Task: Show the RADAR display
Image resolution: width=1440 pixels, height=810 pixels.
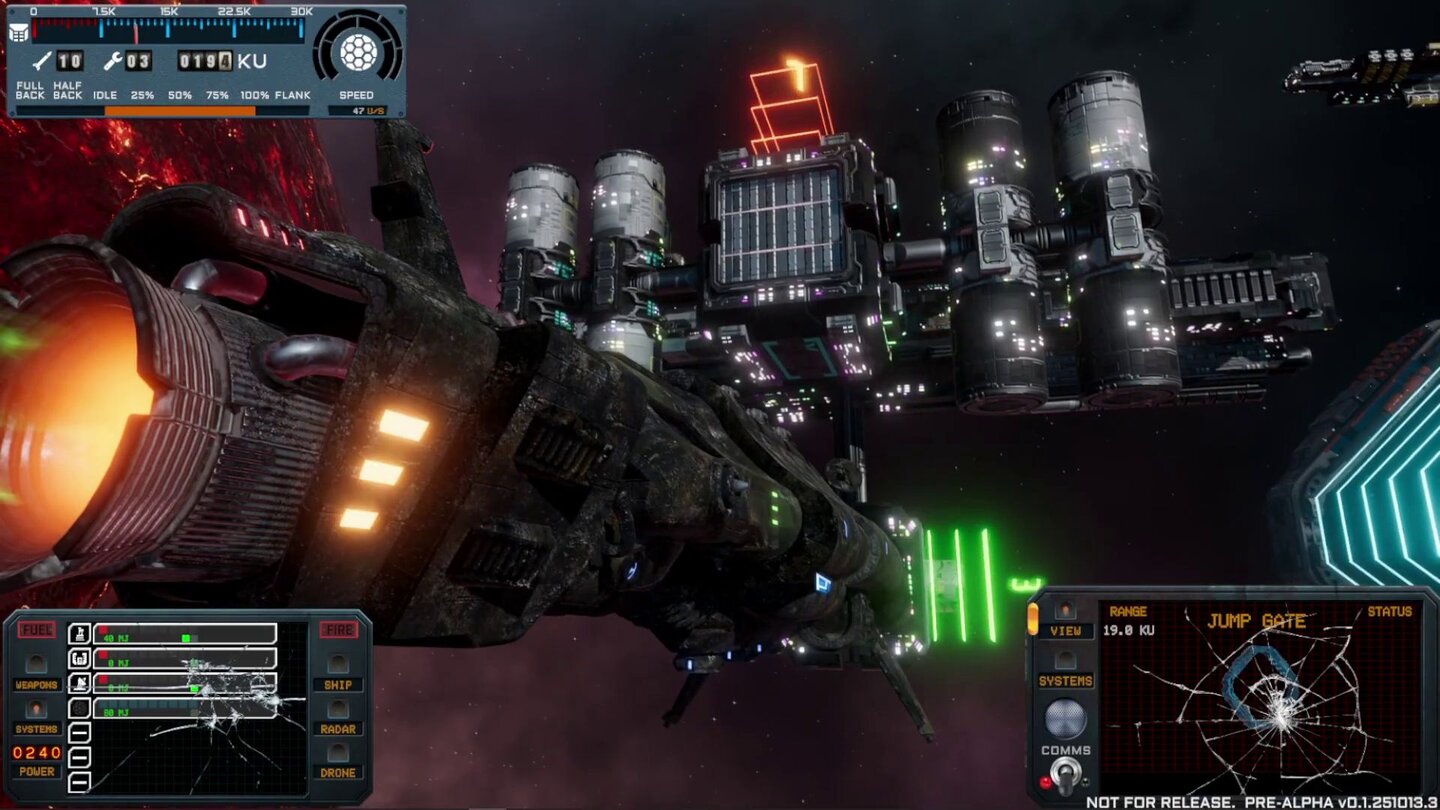Action: (338, 709)
